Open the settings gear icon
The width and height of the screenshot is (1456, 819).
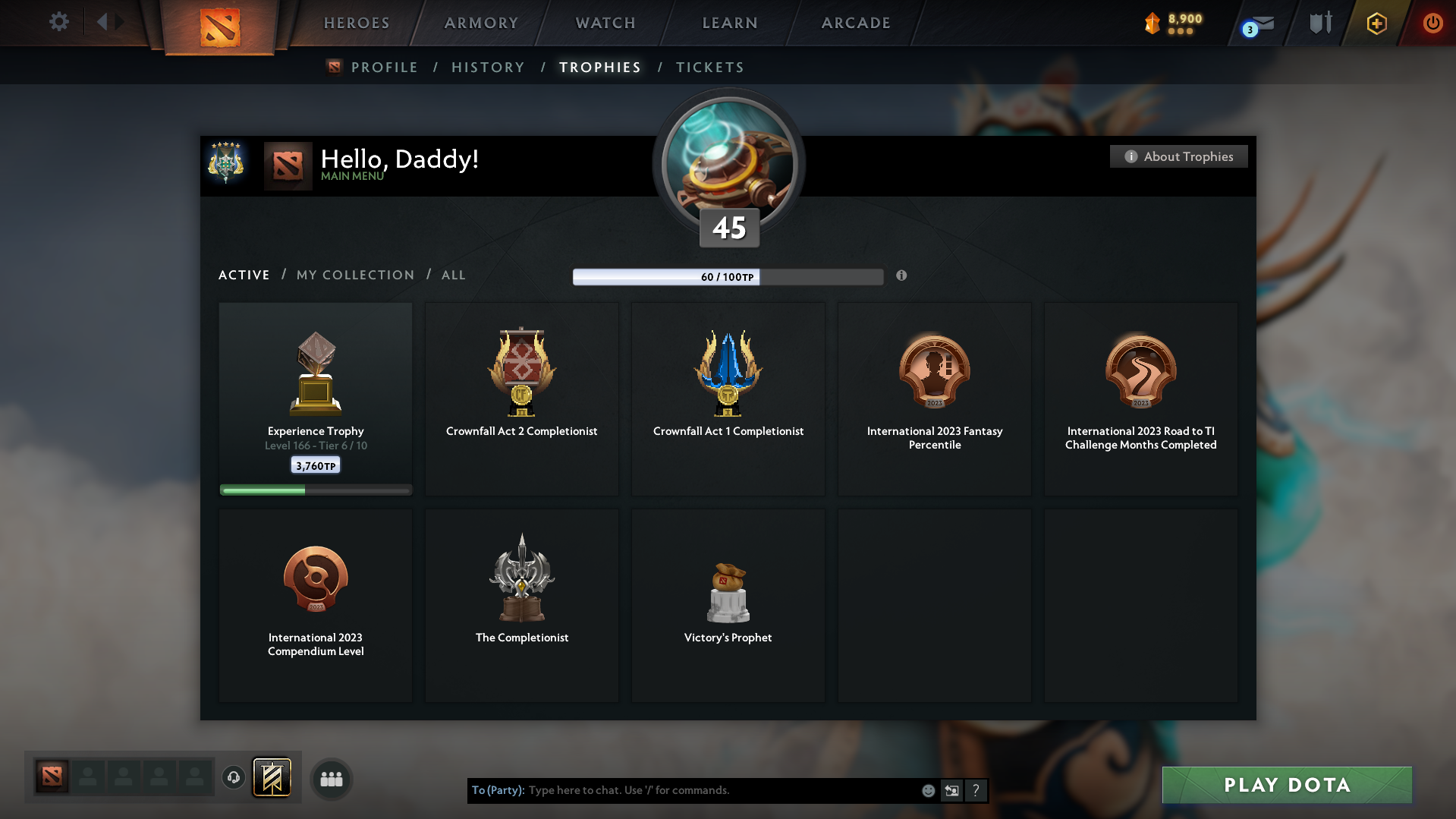coord(59,21)
